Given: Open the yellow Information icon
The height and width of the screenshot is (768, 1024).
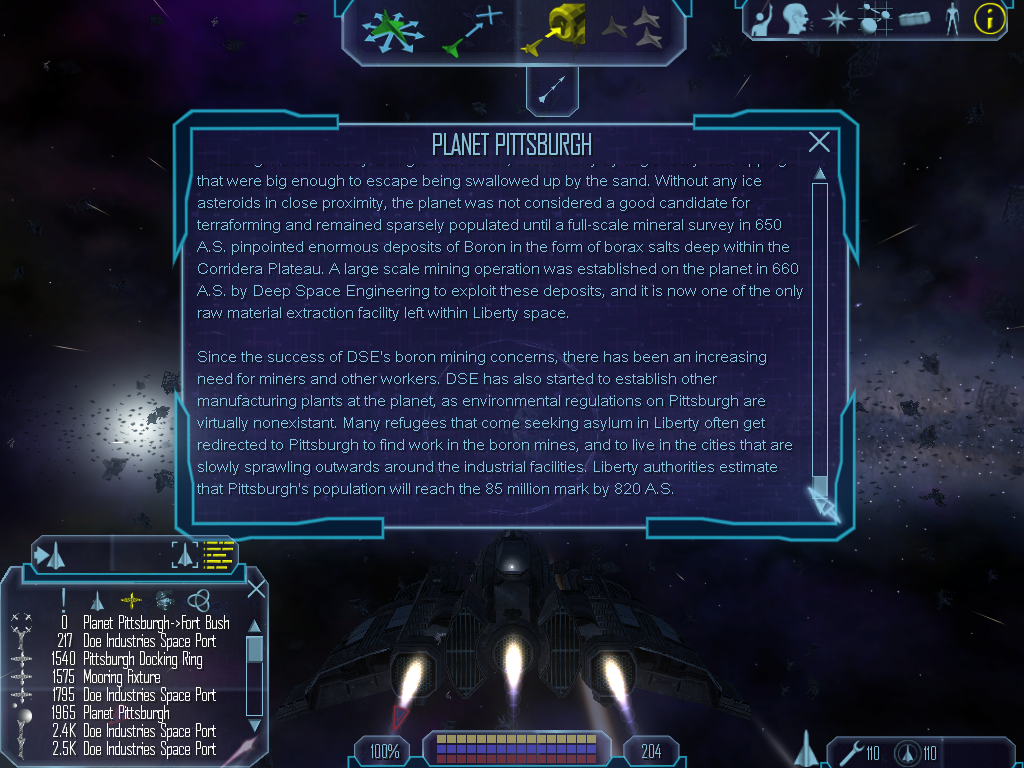Looking at the screenshot, I should tap(989, 18).
